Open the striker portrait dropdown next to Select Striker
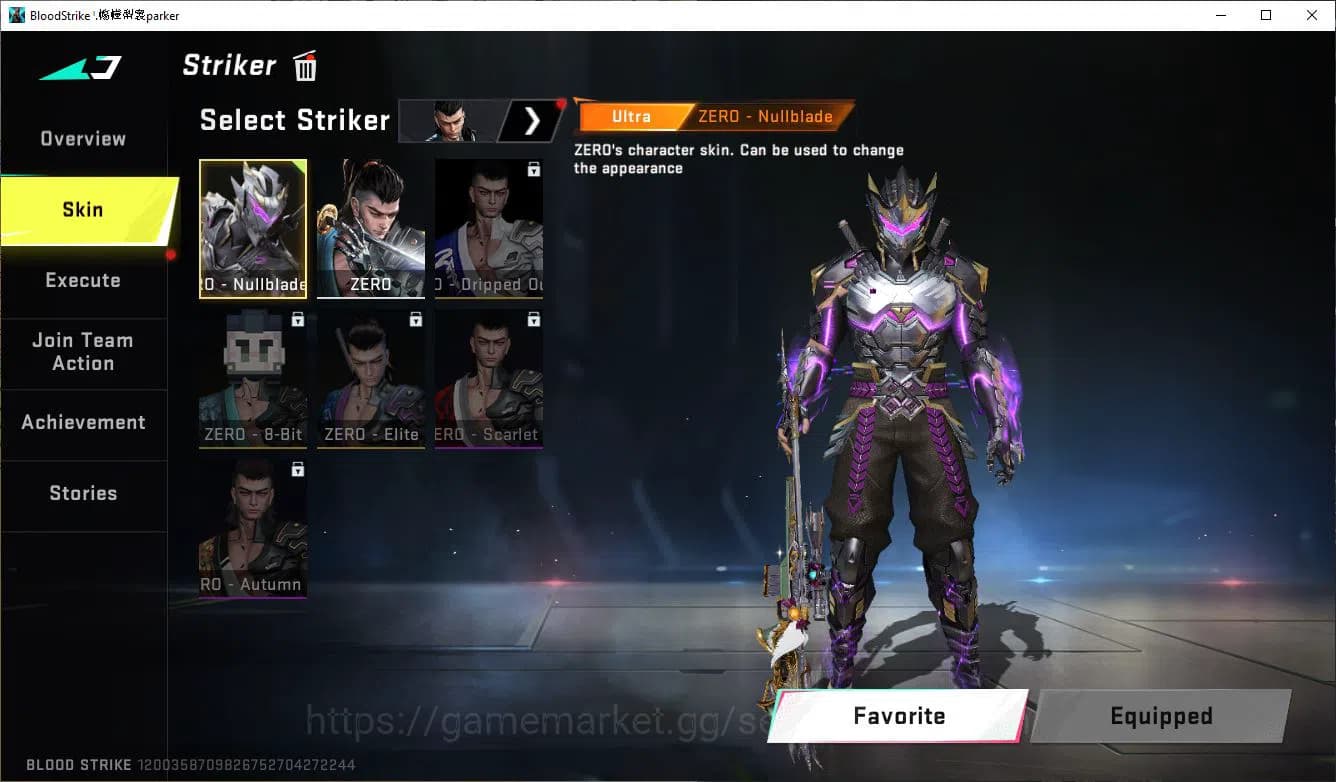This screenshot has width=1336, height=782. [x=450, y=120]
